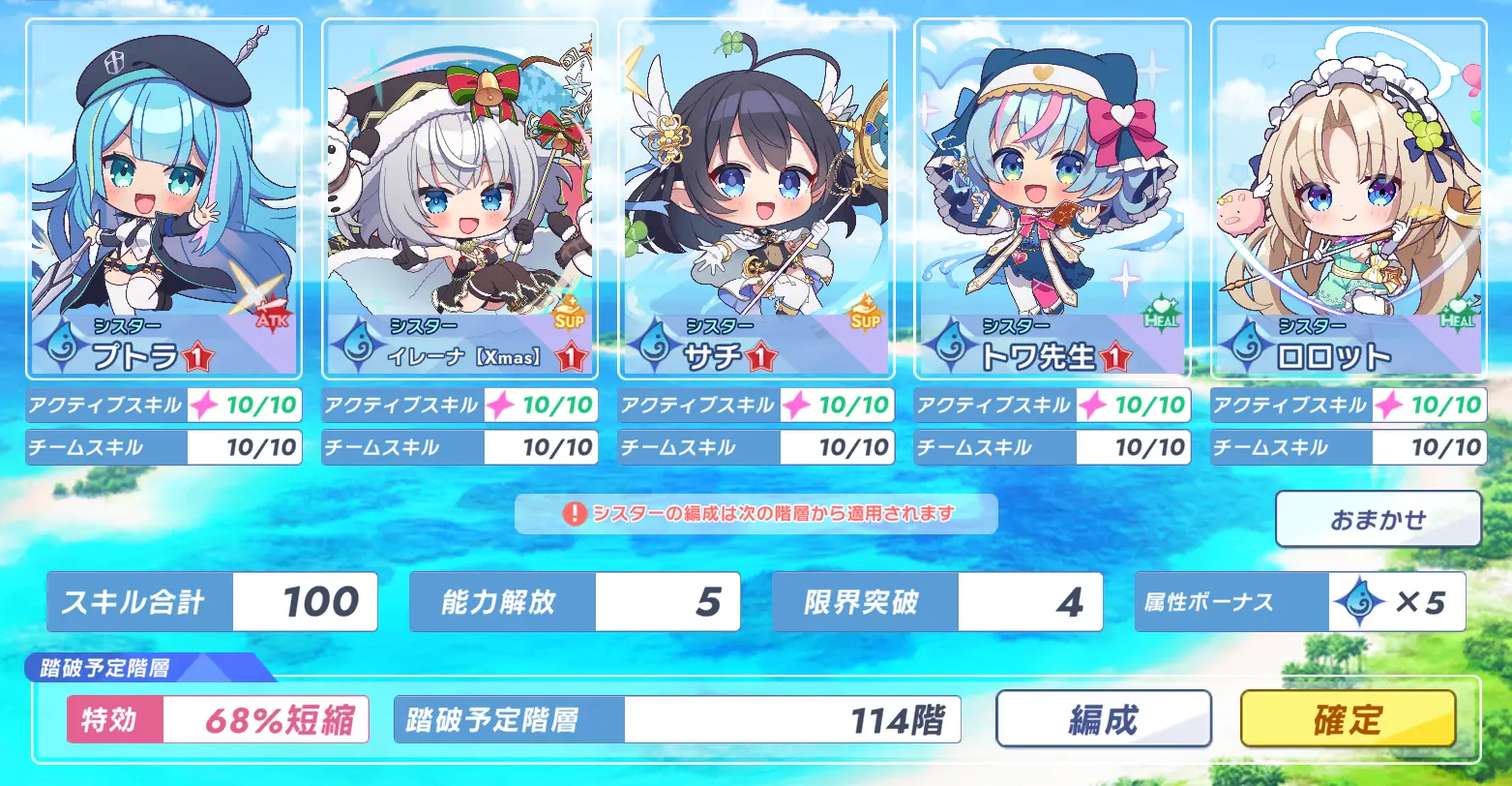The height and width of the screenshot is (786, 1512).
Task: Select the イレーナ【Xmas】 sister card
Action: [x=460, y=198]
